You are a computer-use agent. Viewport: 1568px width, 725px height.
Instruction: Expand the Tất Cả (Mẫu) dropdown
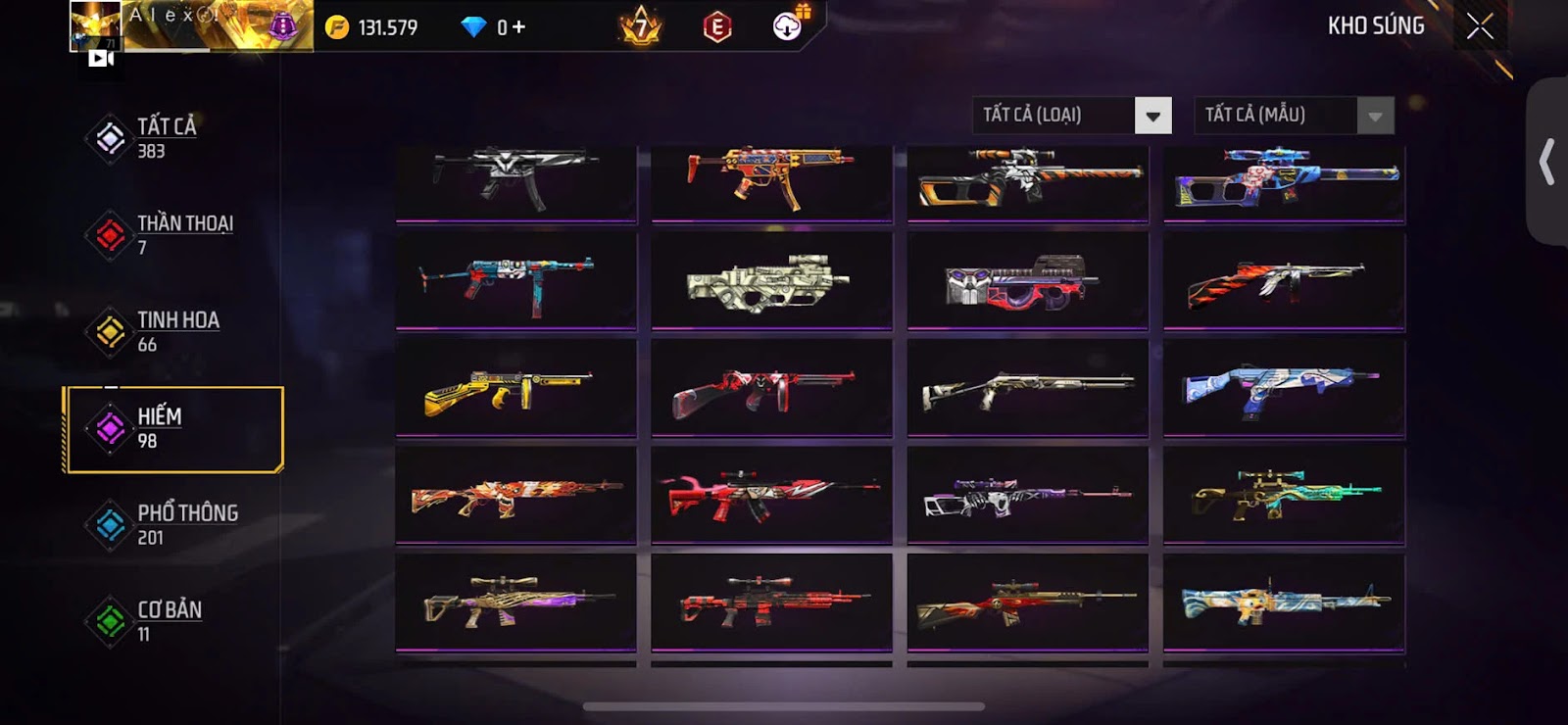click(x=1375, y=116)
